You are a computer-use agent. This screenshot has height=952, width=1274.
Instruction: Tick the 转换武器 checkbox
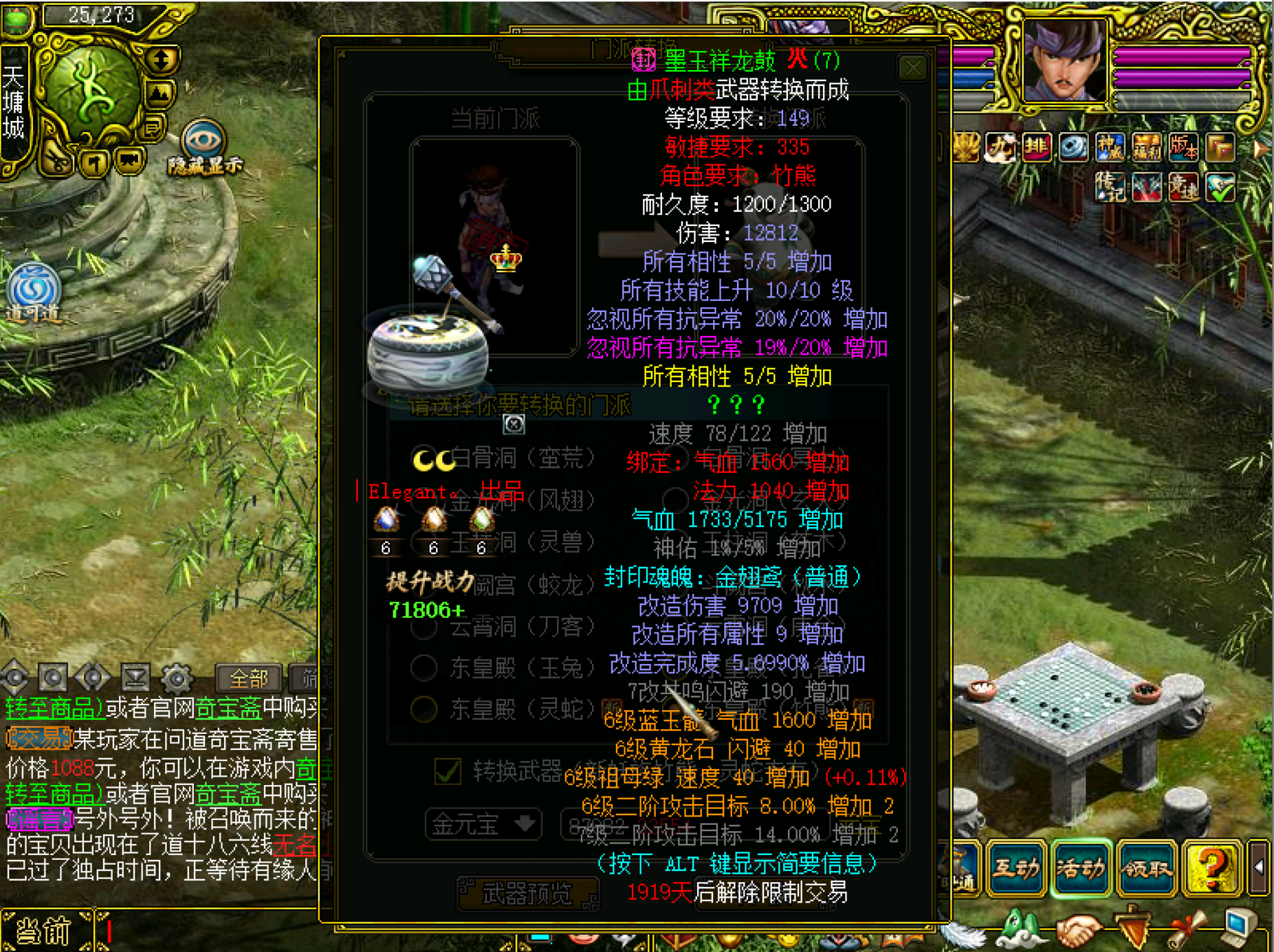pyautogui.click(x=448, y=771)
